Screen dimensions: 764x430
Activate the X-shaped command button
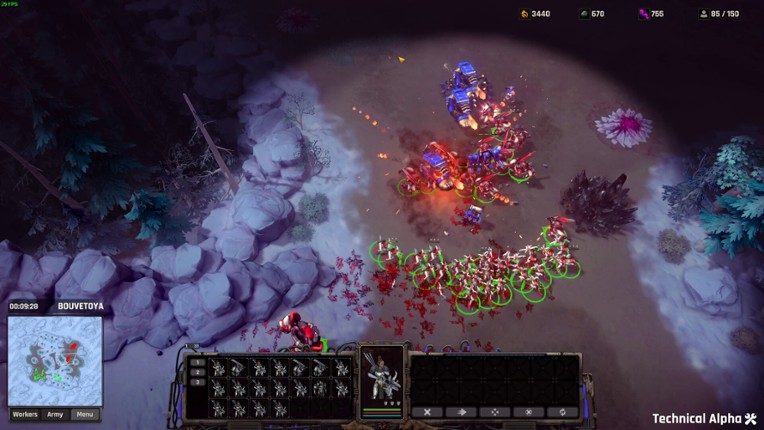[x=427, y=412]
